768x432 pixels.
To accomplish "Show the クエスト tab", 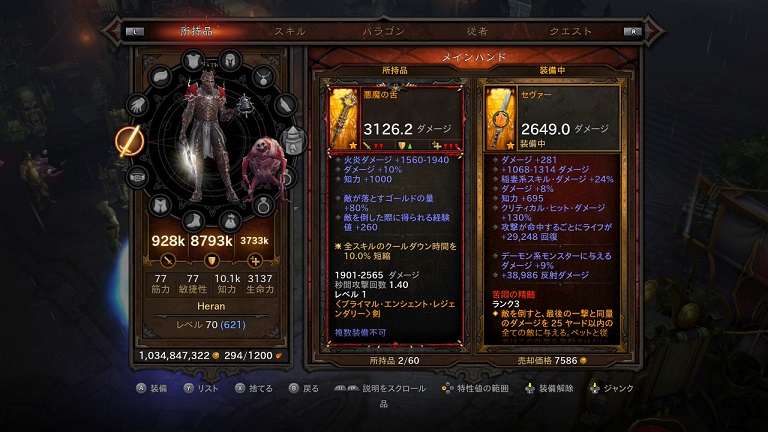I will [x=570, y=31].
